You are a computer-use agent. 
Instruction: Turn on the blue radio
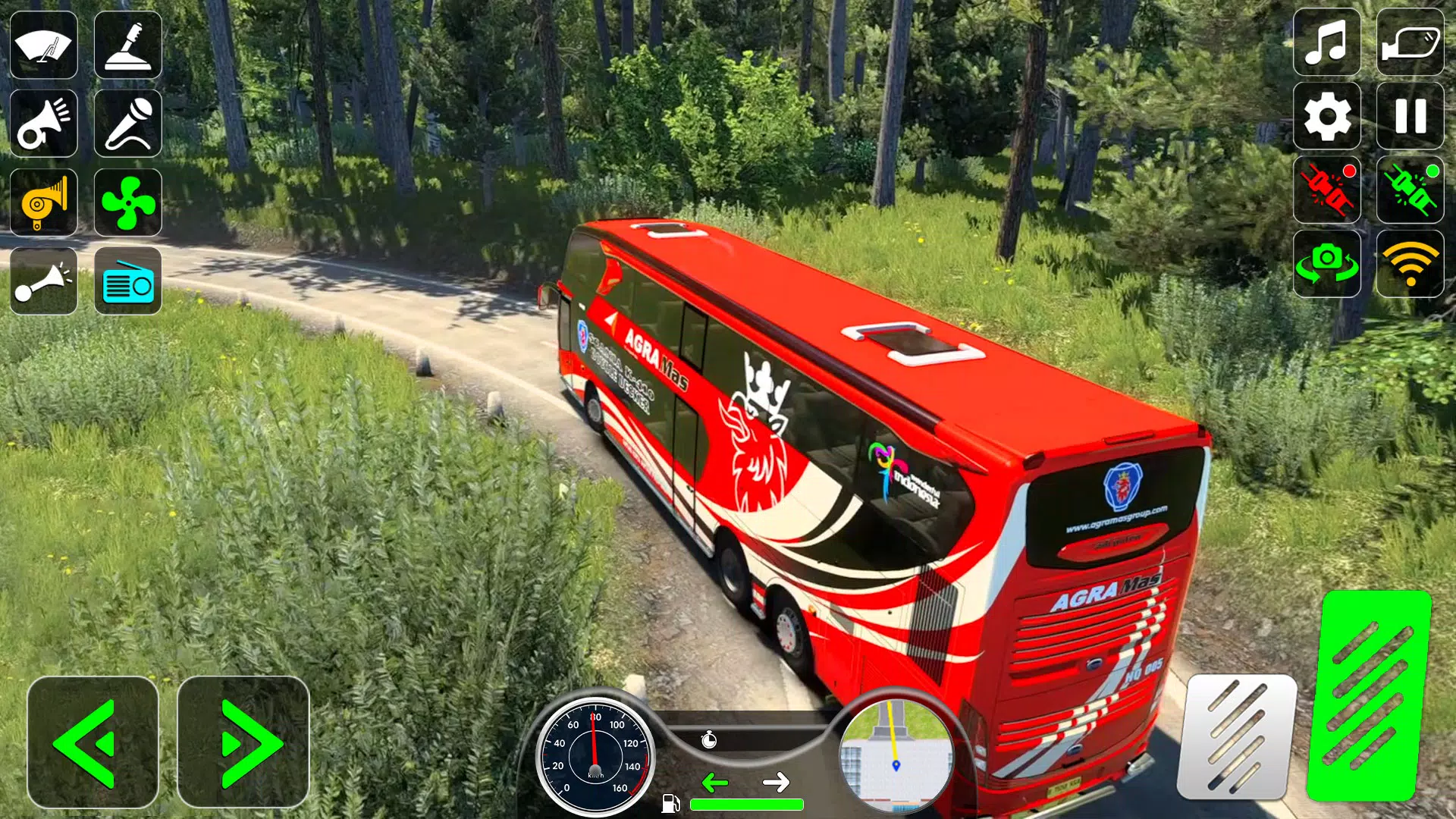(128, 281)
